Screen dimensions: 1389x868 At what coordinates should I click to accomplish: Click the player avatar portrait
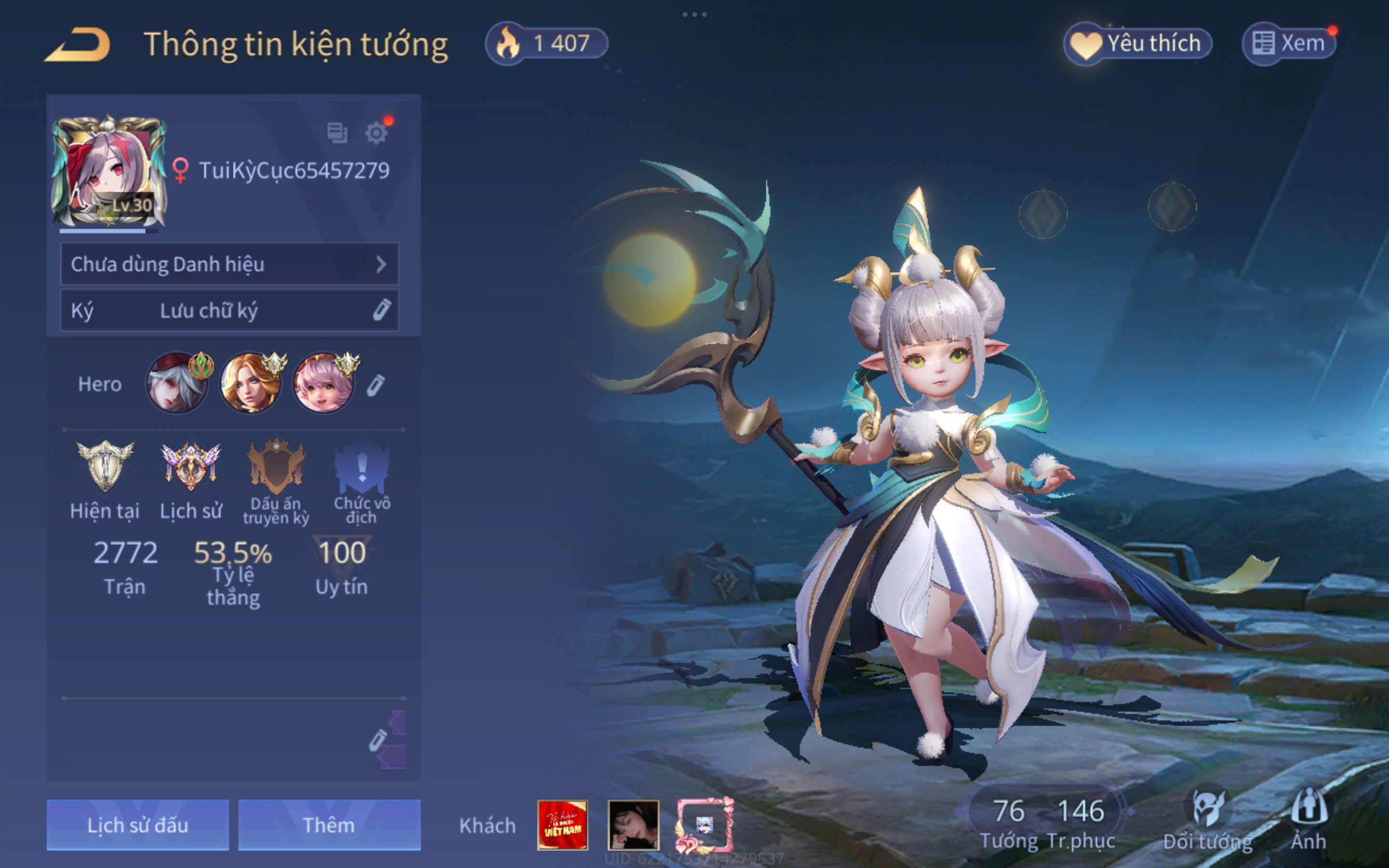coord(109,171)
